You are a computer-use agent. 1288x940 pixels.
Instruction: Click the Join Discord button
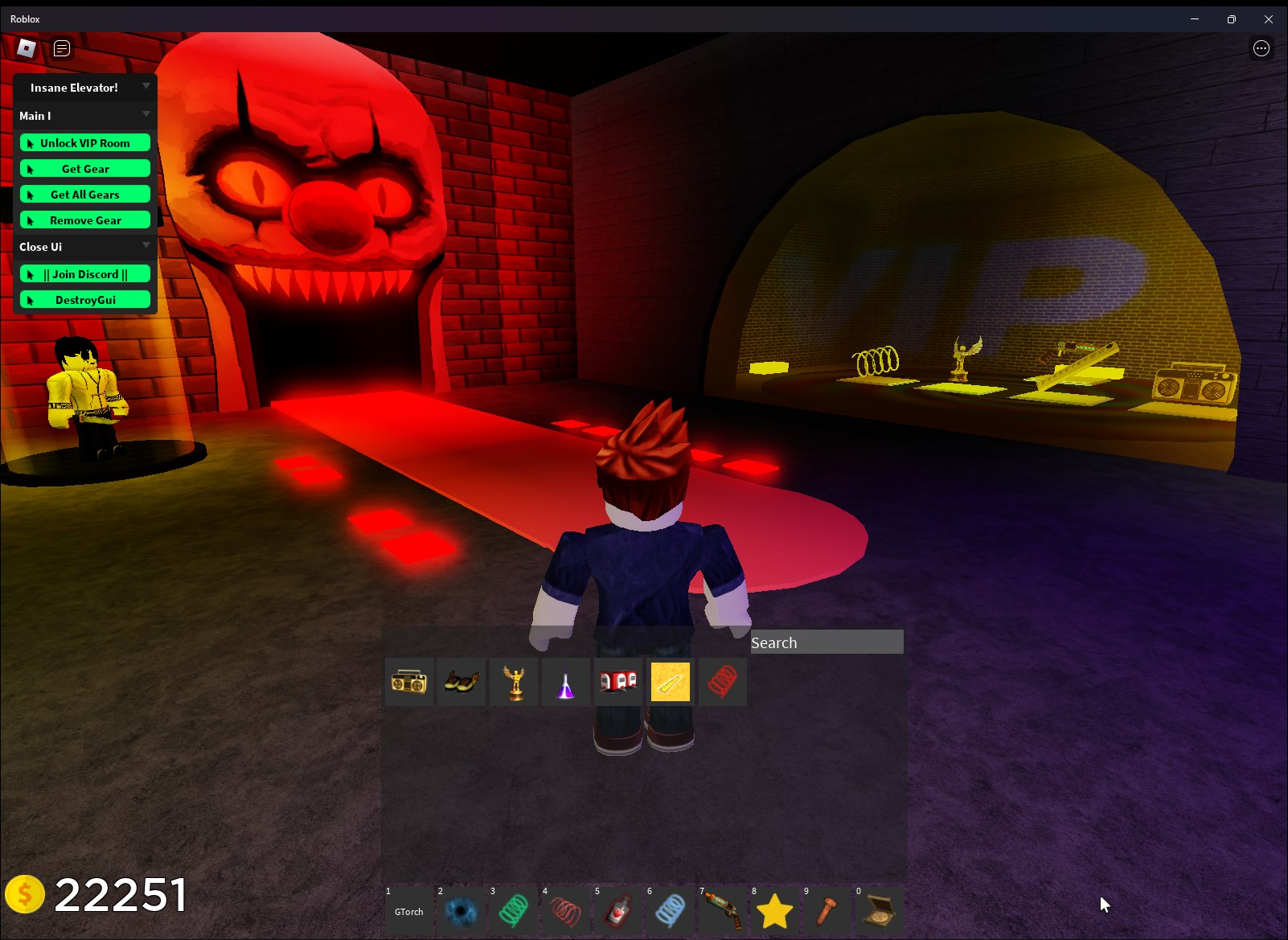[84, 273]
